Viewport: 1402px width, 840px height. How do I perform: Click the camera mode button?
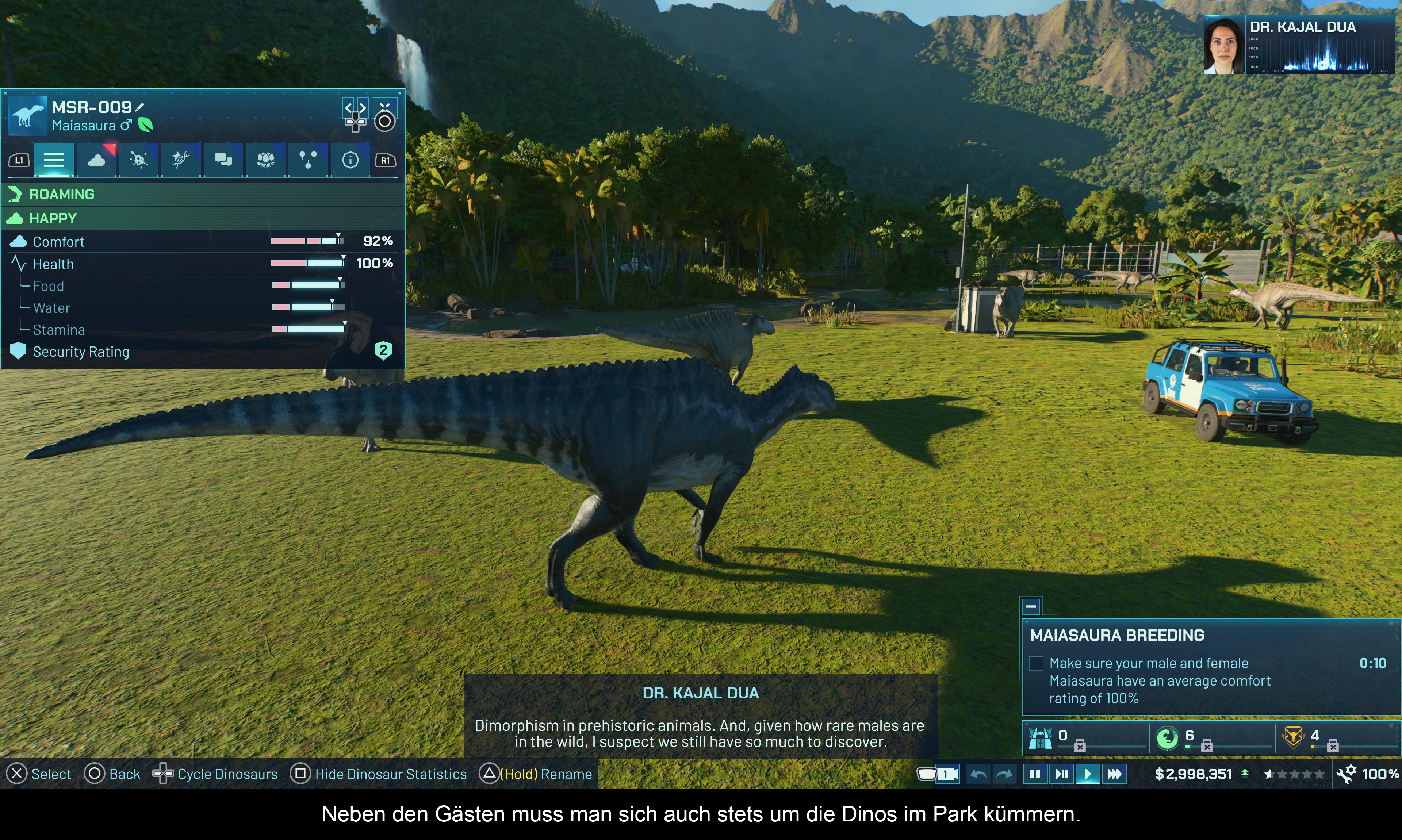tap(946, 774)
